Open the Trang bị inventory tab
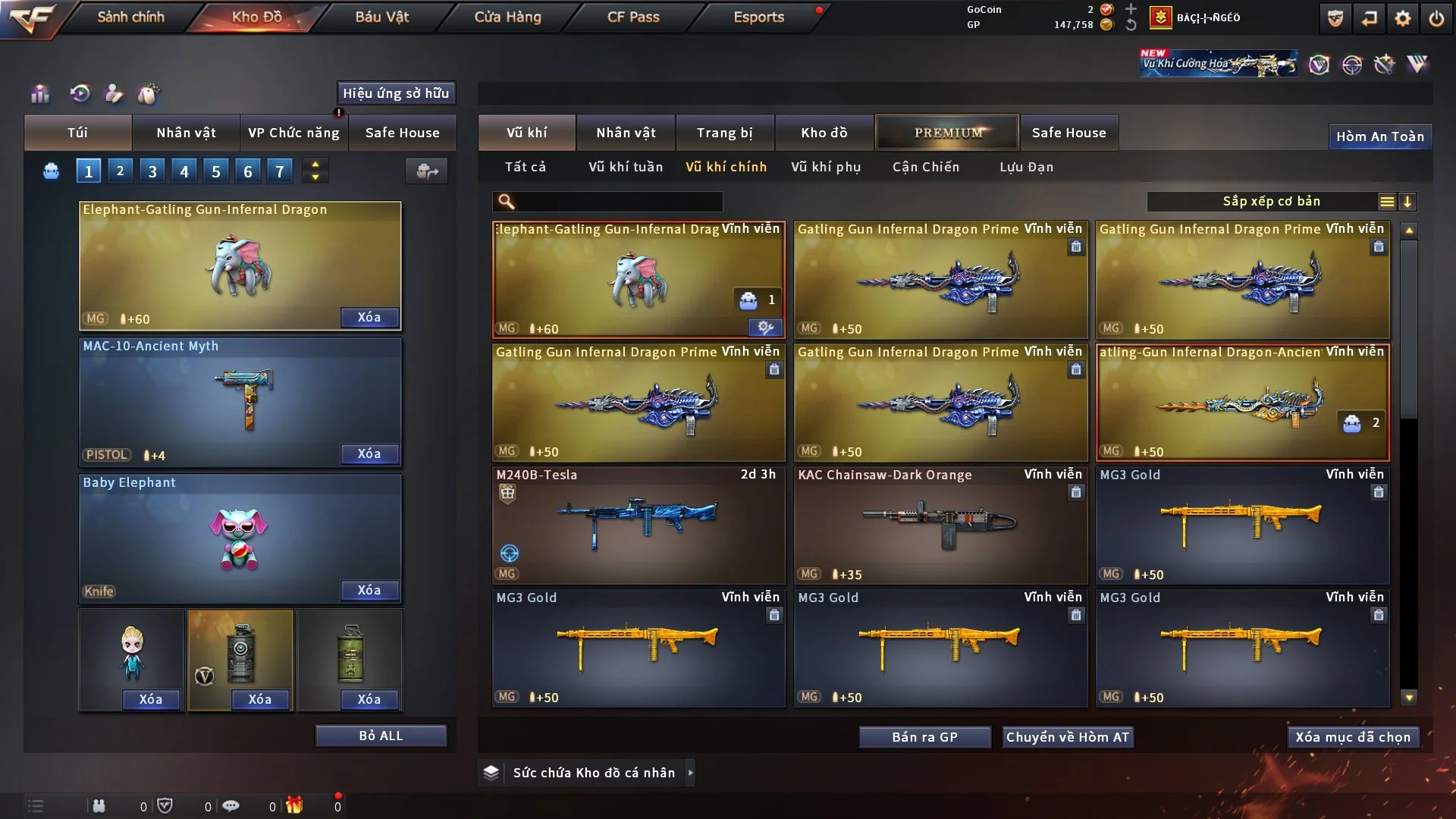The width and height of the screenshot is (1456, 819). pyautogui.click(x=724, y=133)
